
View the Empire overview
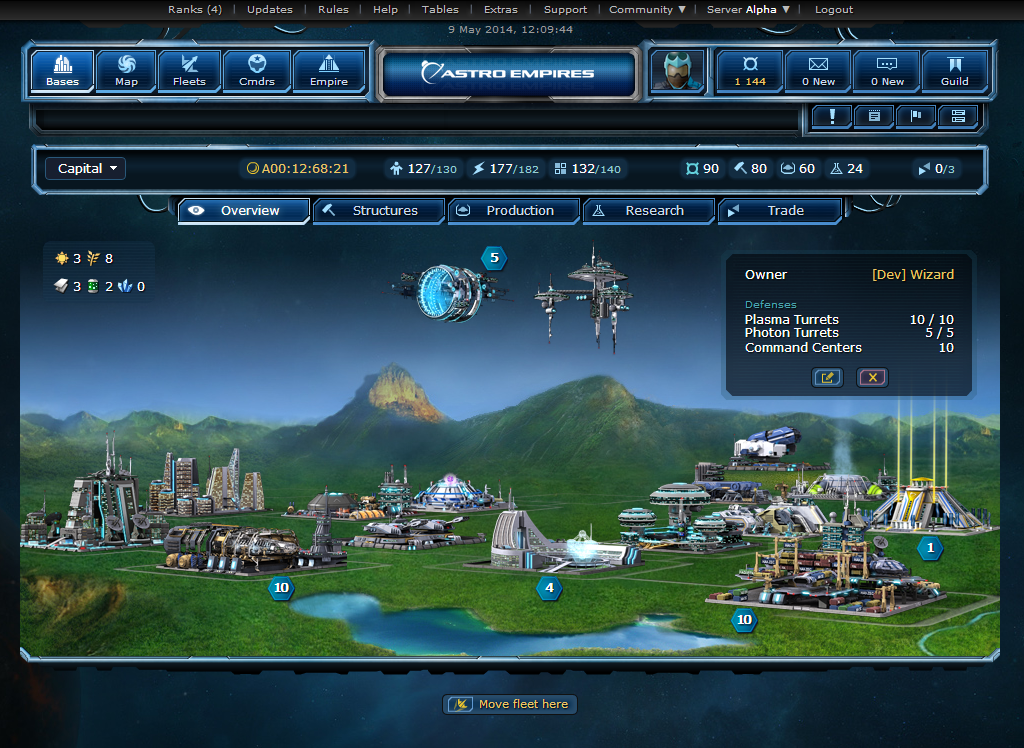click(x=329, y=71)
